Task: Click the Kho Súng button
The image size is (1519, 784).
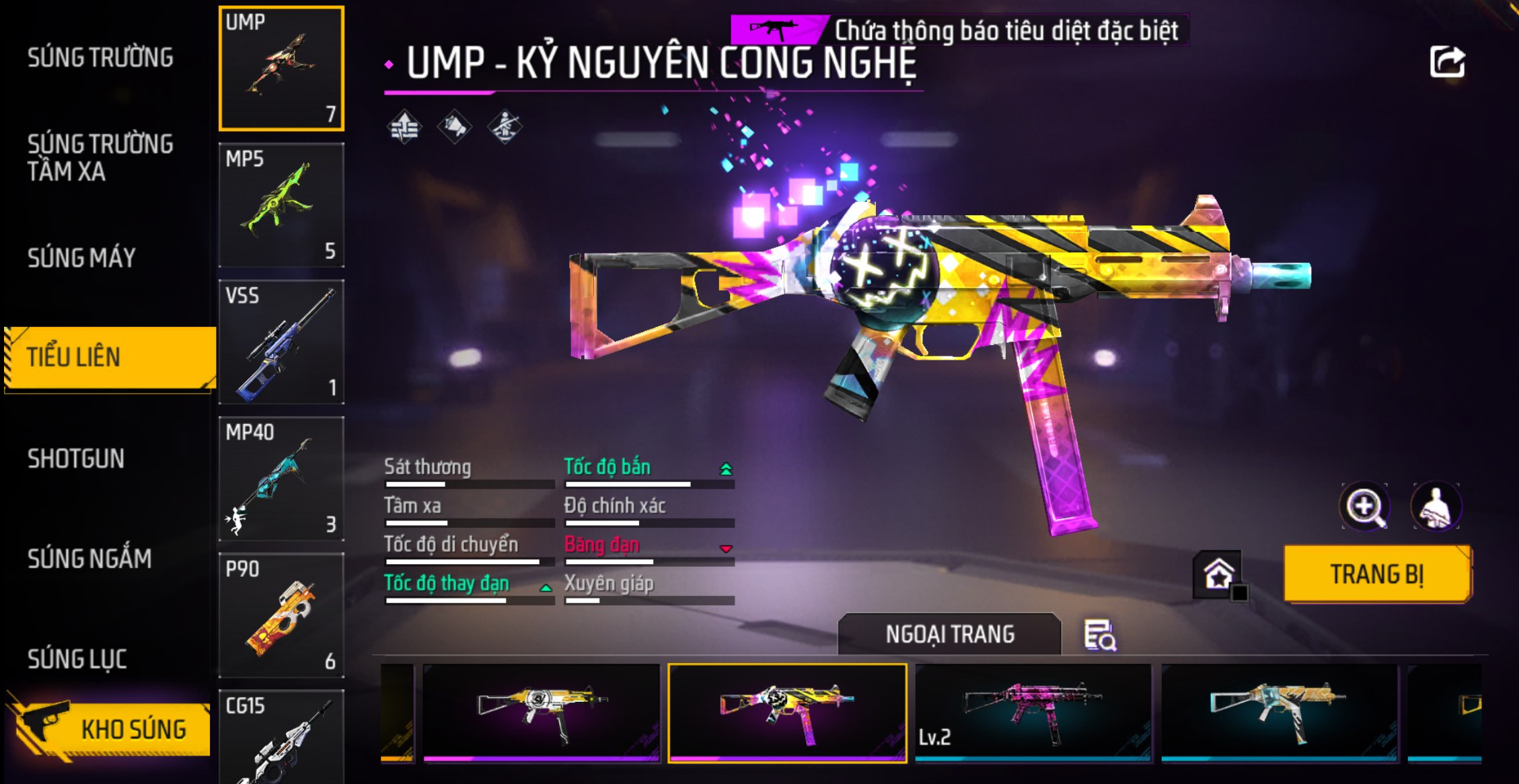Action: [111, 729]
